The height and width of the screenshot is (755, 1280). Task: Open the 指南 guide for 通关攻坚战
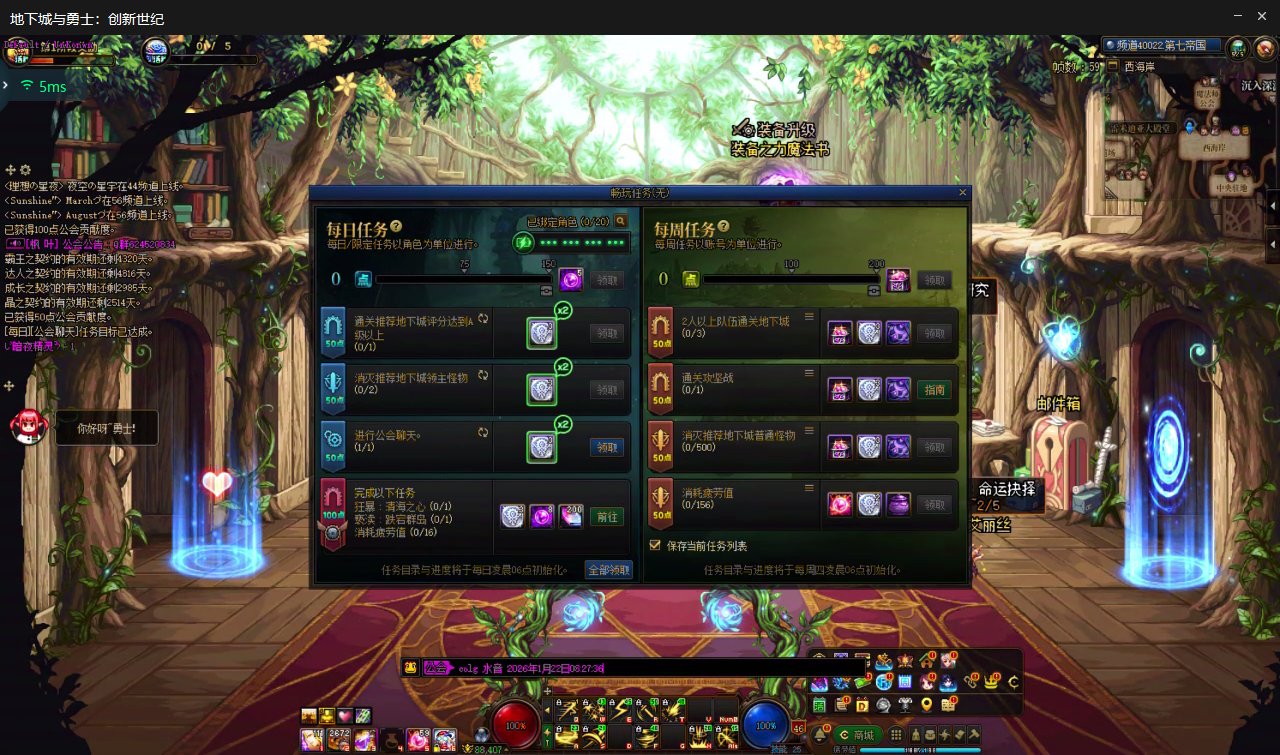coord(934,390)
